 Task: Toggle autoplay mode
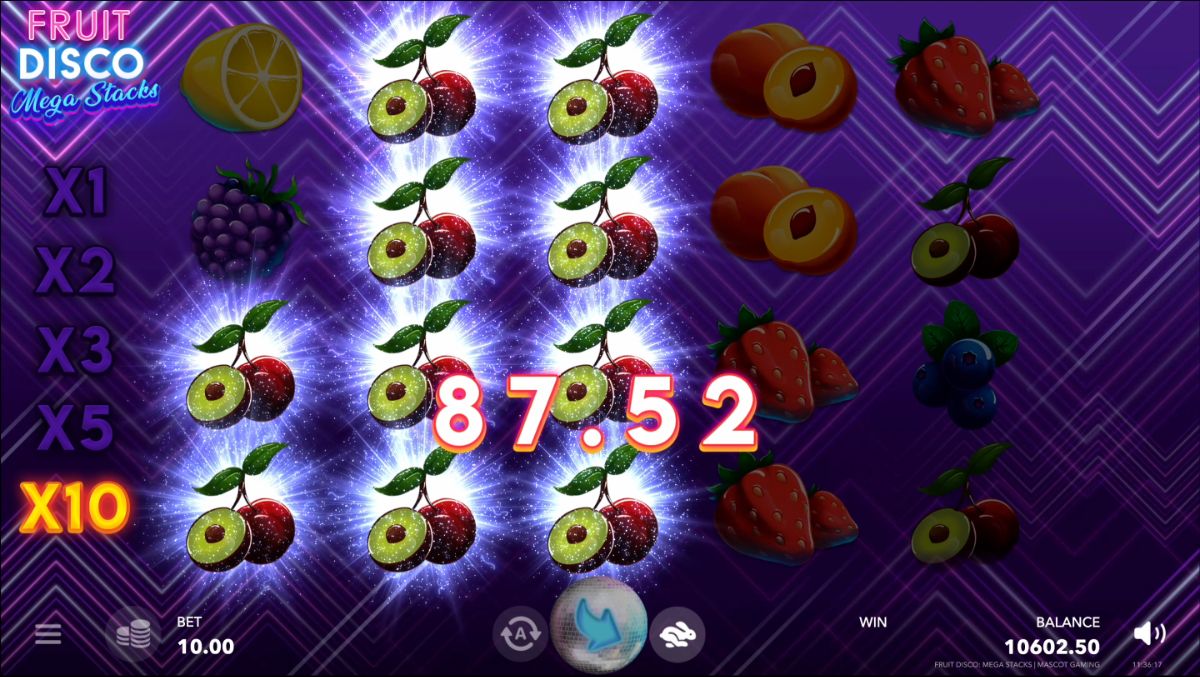pyautogui.click(x=520, y=633)
